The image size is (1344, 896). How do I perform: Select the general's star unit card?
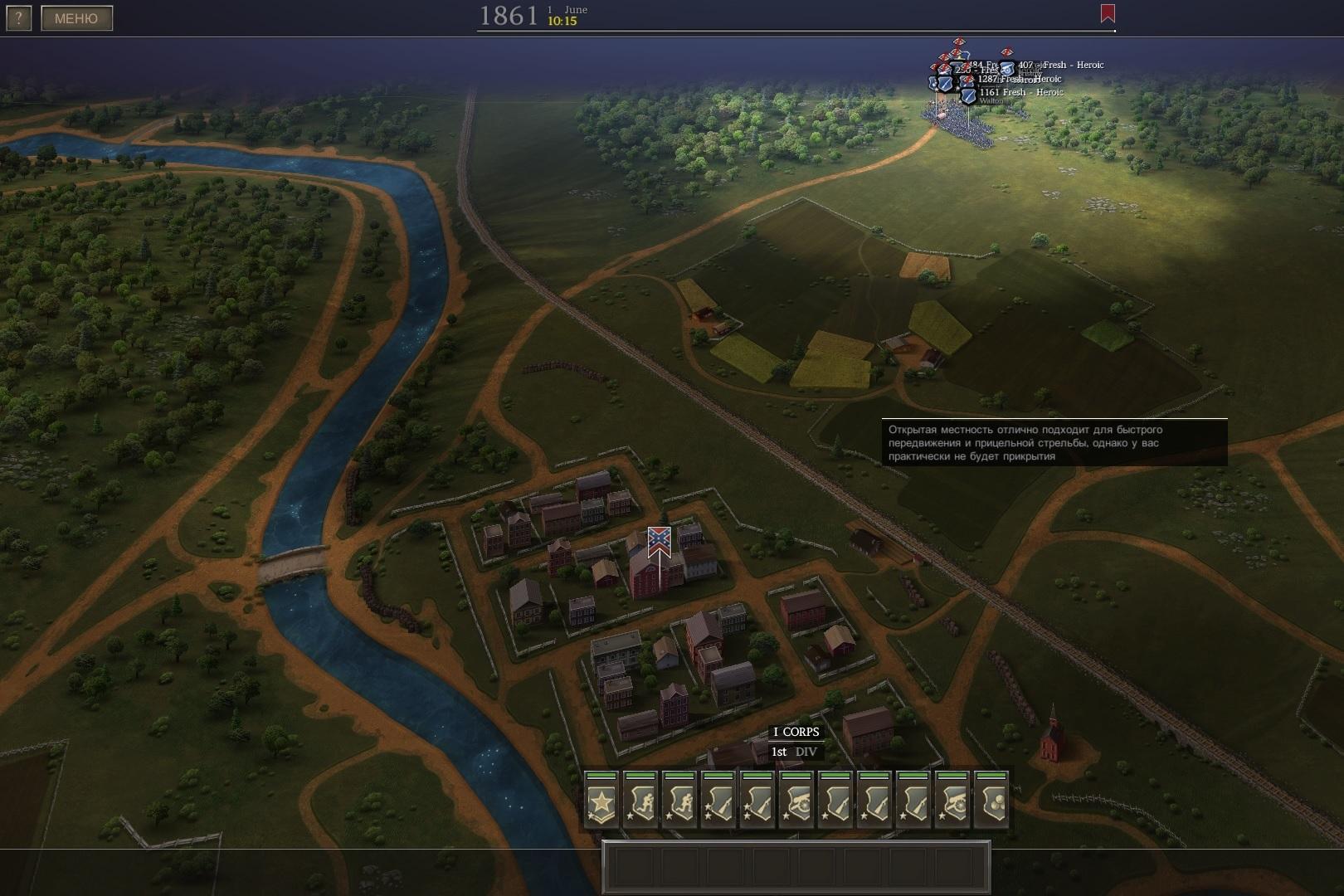click(601, 801)
